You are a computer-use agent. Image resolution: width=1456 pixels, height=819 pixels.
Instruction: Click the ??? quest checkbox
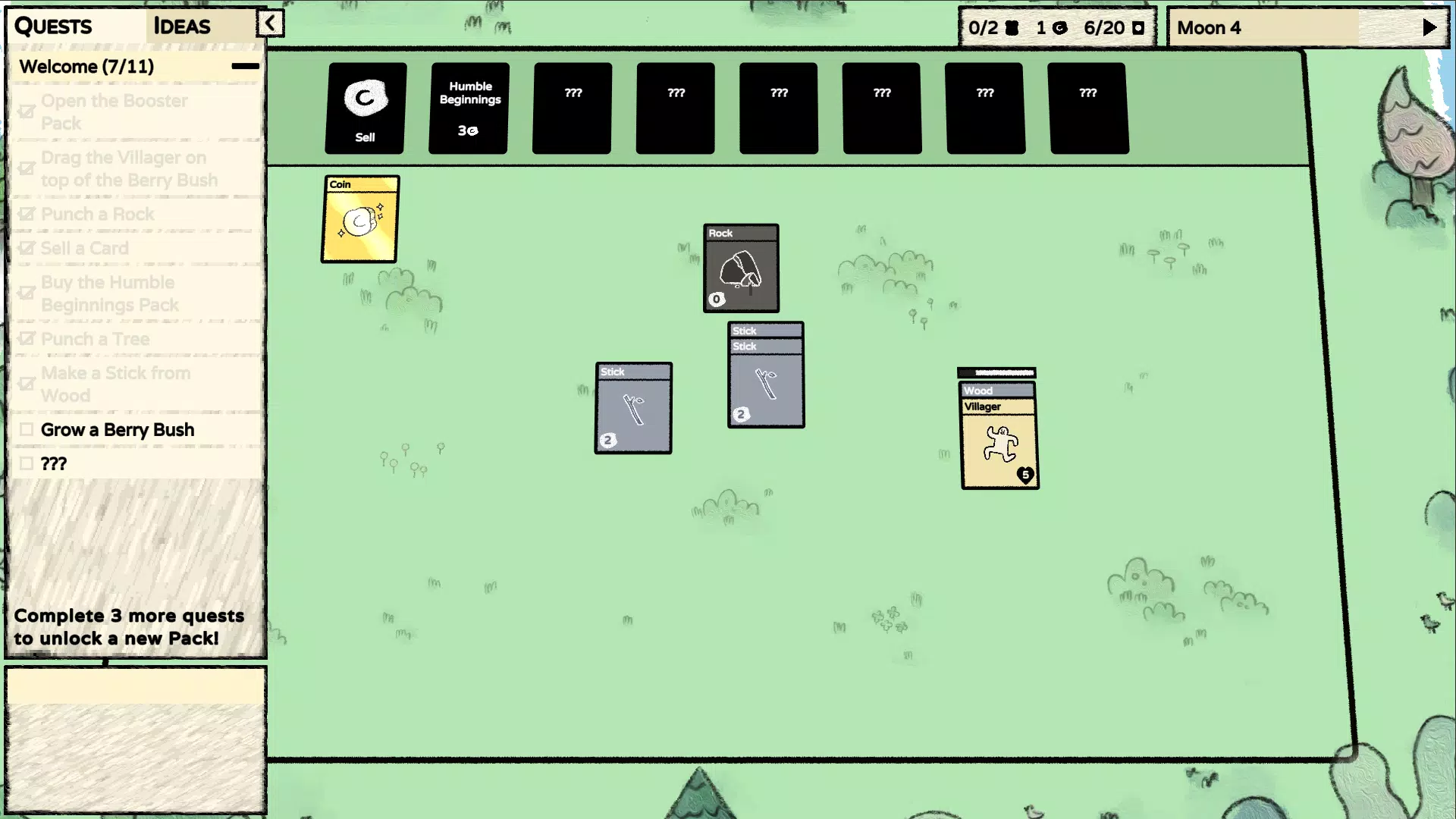point(27,463)
